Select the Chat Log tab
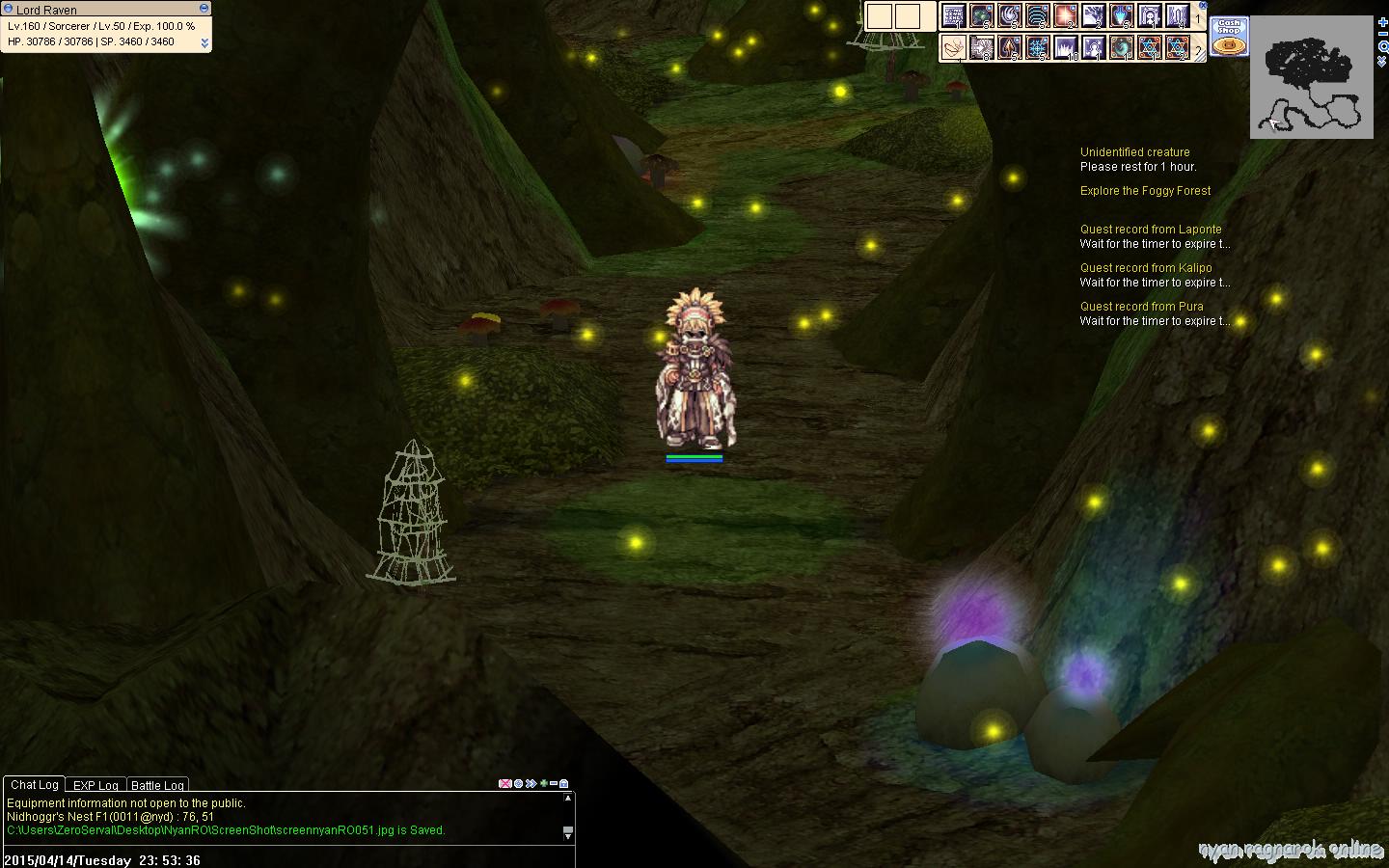This screenshot has height=868, width=1389. (x=35, y=785)
